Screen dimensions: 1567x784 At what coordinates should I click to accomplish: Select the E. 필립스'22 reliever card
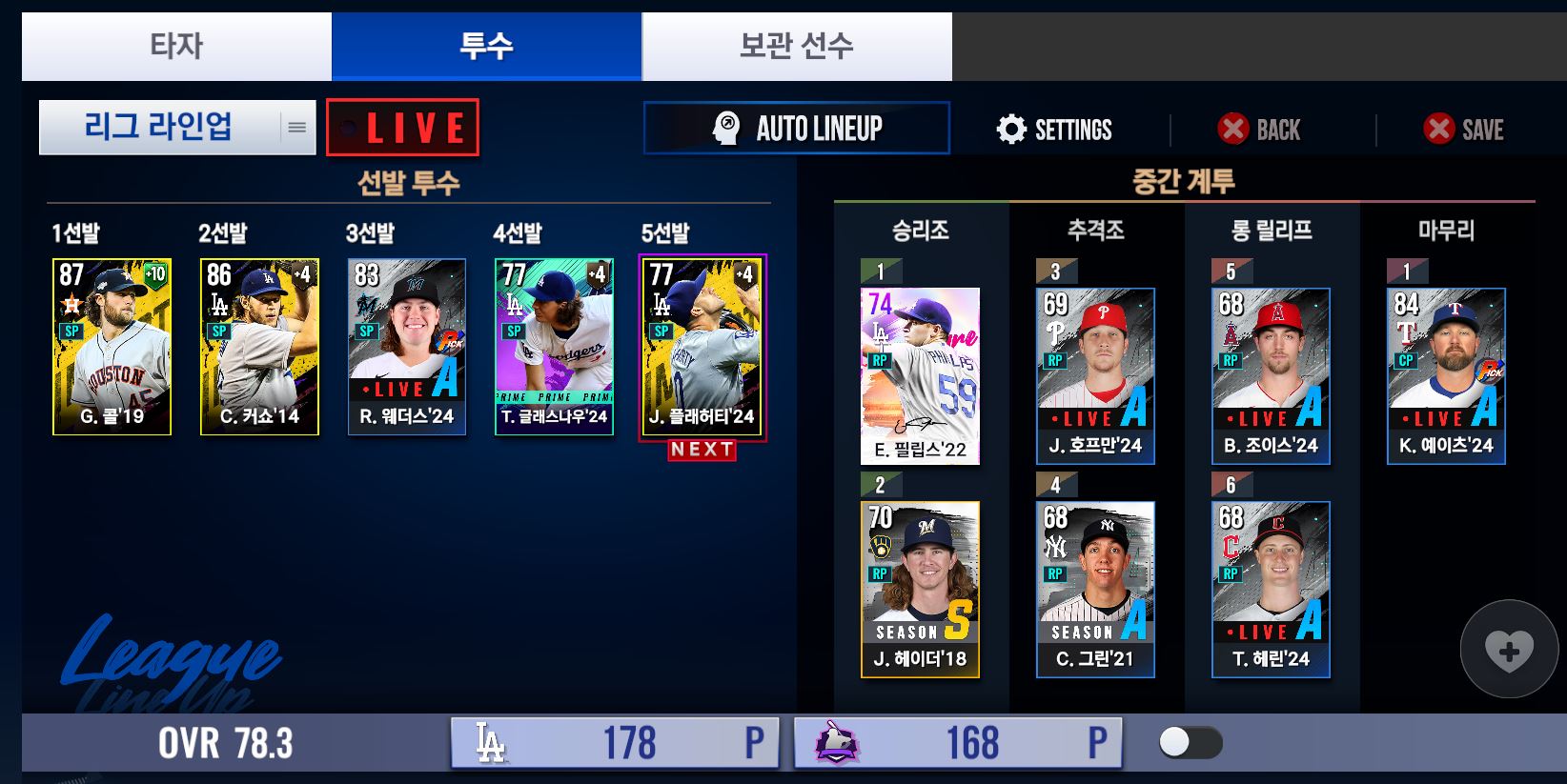[x=920, y=376]
